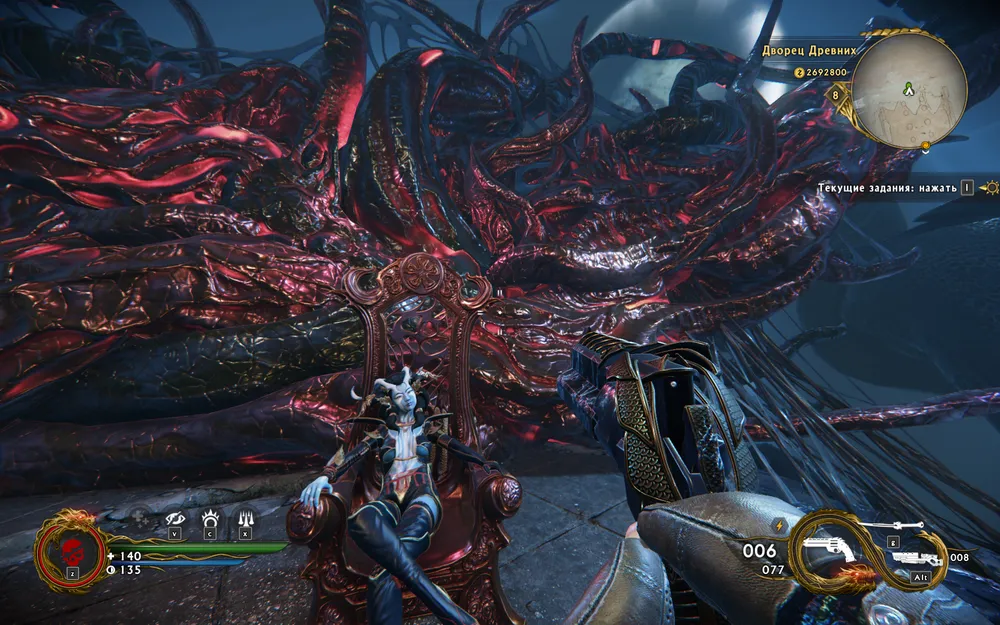Image resolution: width=1000 pixels, height=625 pixels.
Task: Activate the crossed-out eye vanish ability
Action: pos(175,517)
